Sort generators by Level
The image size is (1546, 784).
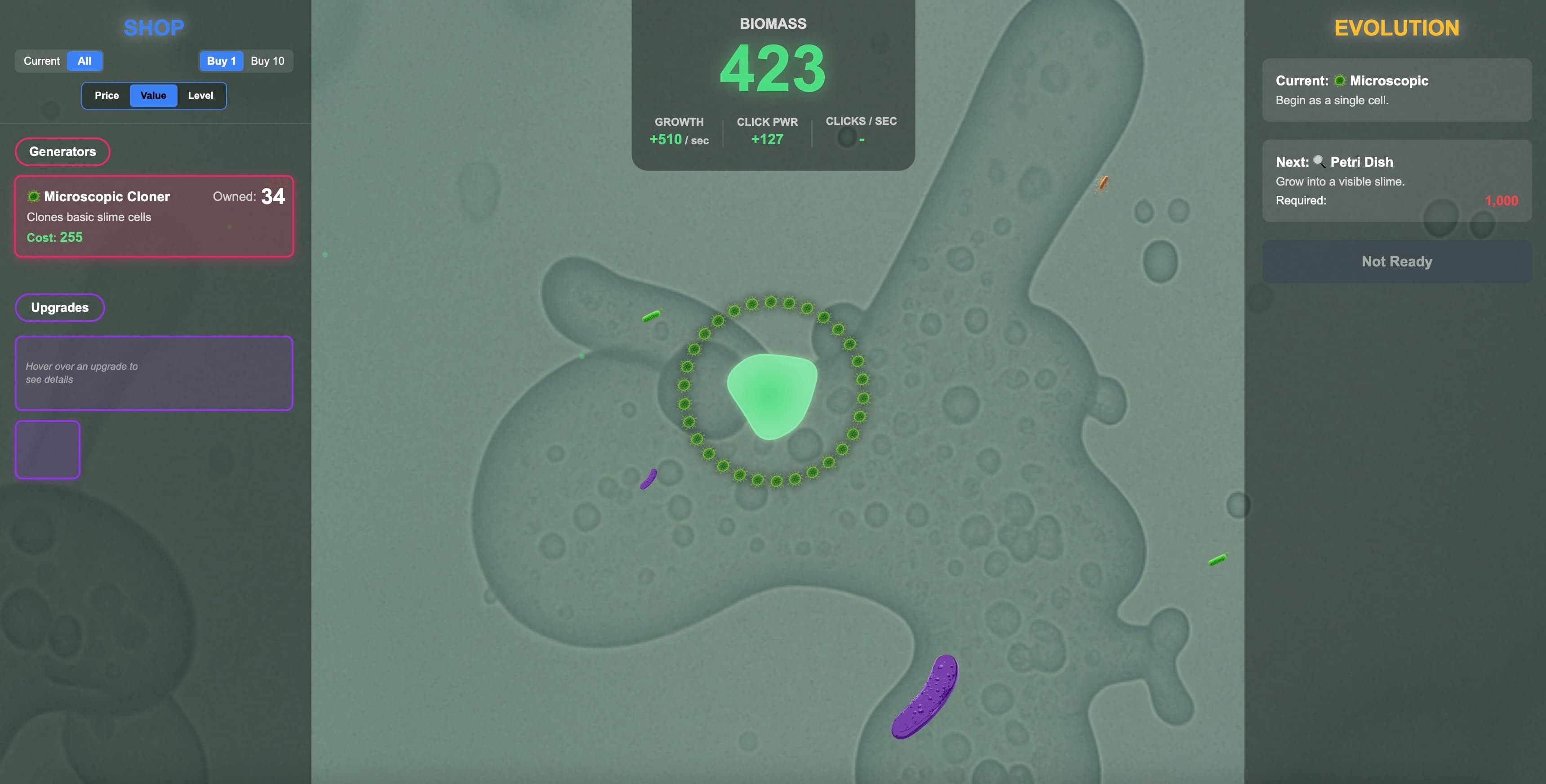coord(201,95)
